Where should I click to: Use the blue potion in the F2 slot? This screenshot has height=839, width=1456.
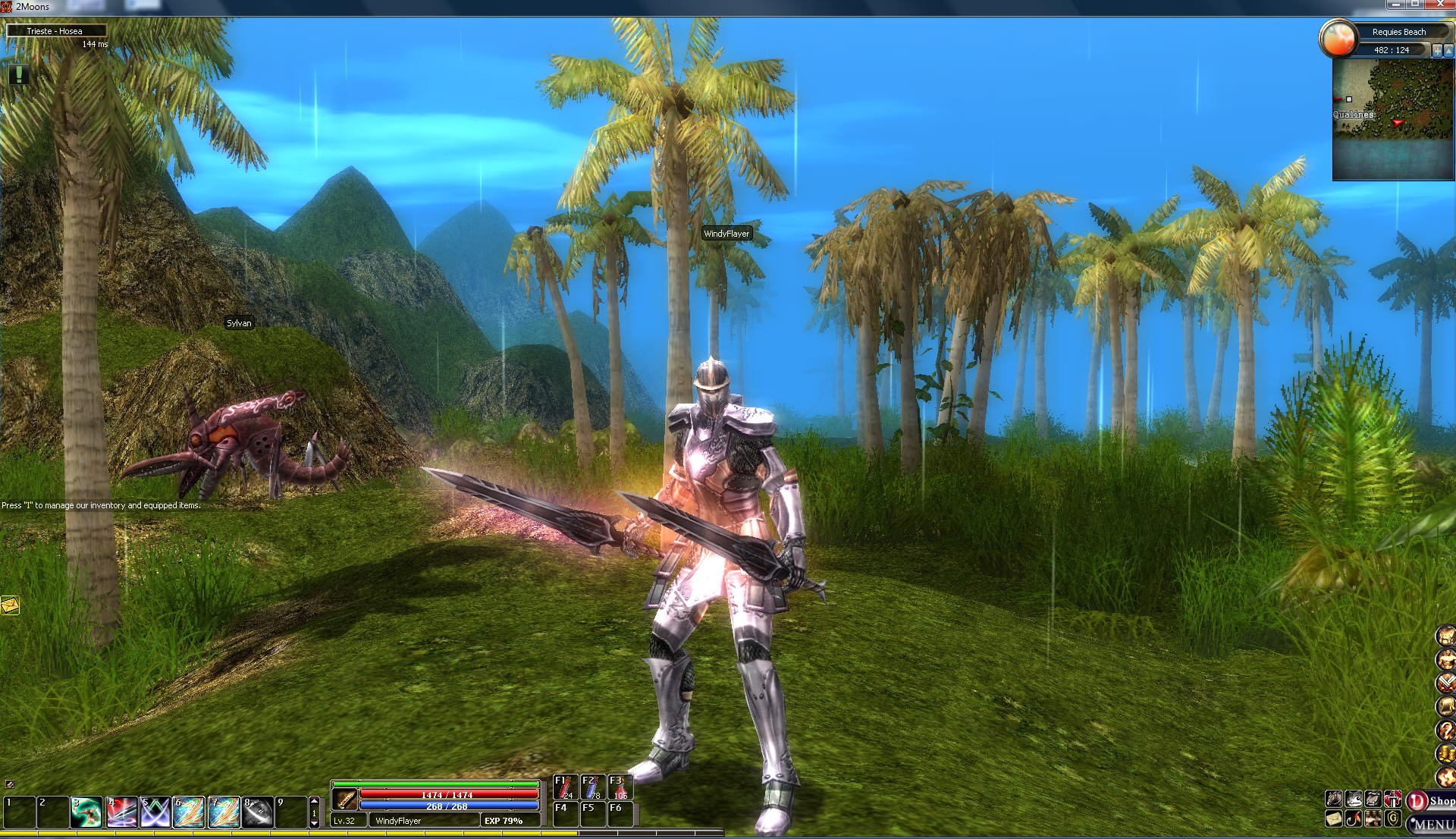592,787
